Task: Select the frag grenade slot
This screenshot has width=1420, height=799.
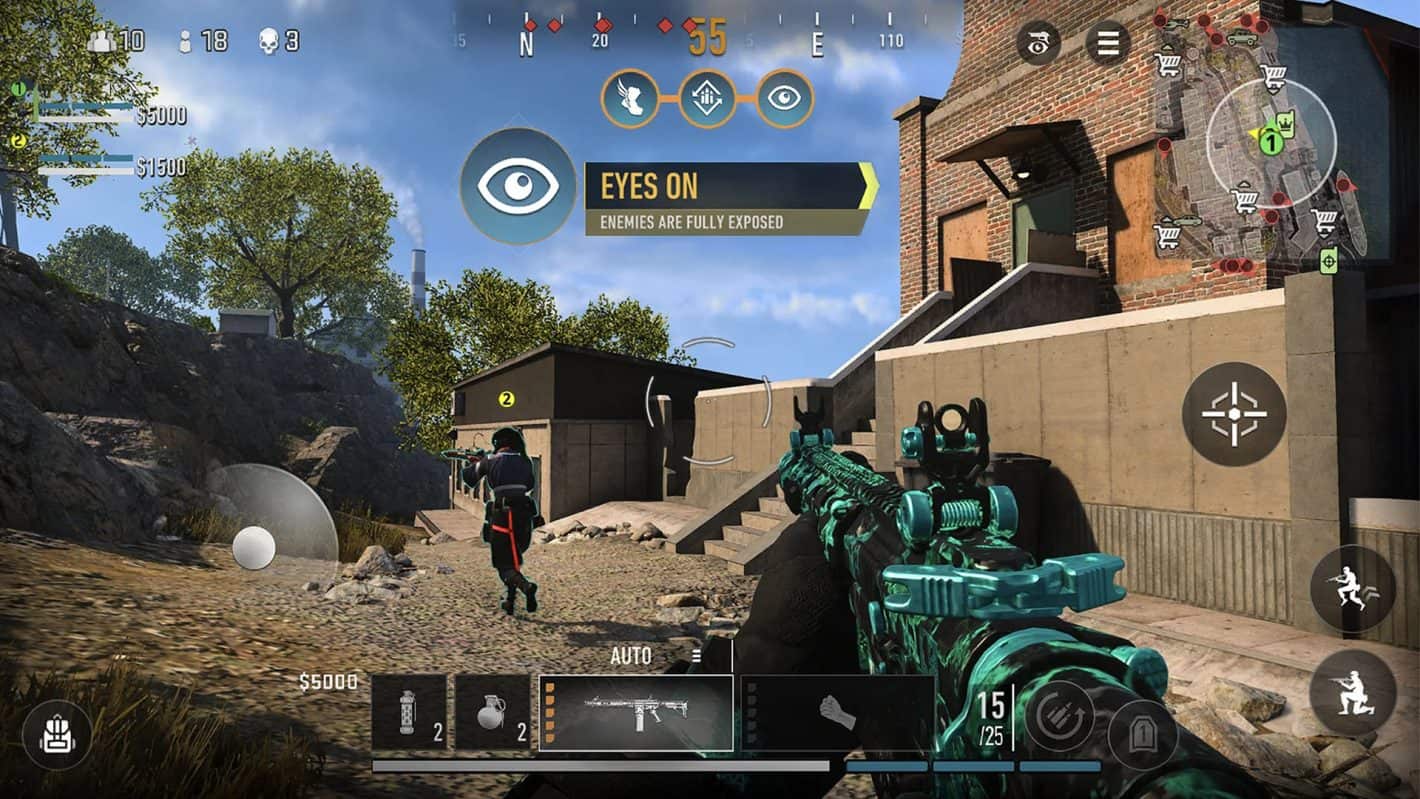Action: click(492, 711)
